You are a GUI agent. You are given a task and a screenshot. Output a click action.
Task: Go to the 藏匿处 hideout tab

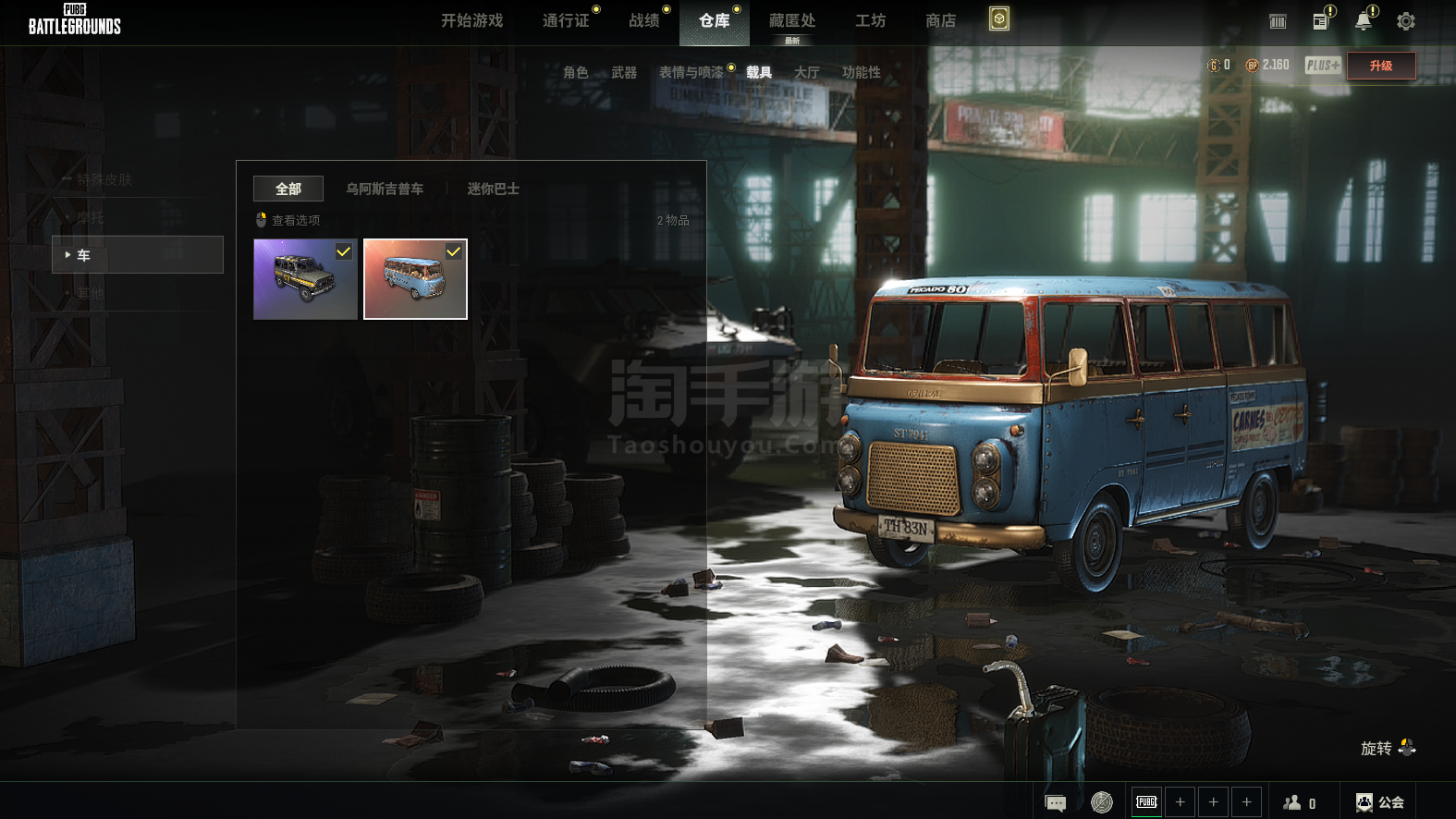(x=791, y=20)
